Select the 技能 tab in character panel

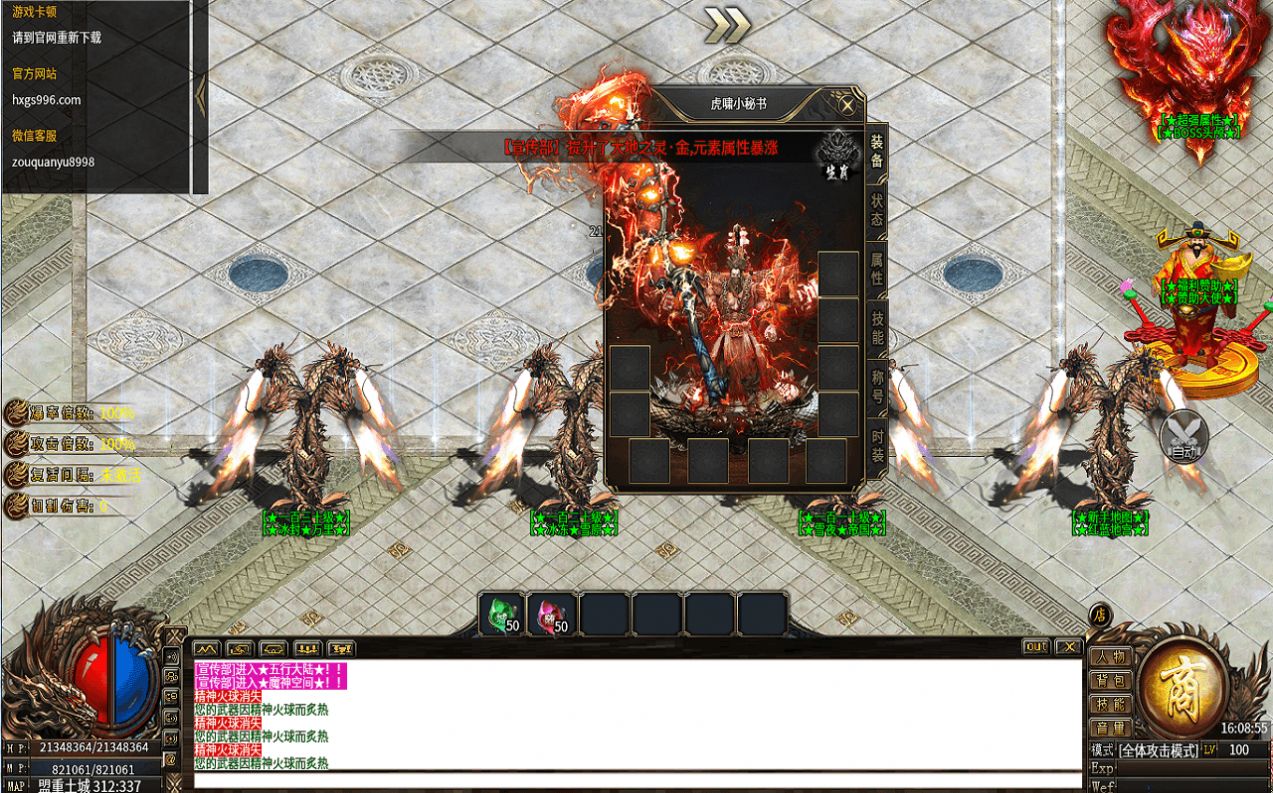click(876, 328)
